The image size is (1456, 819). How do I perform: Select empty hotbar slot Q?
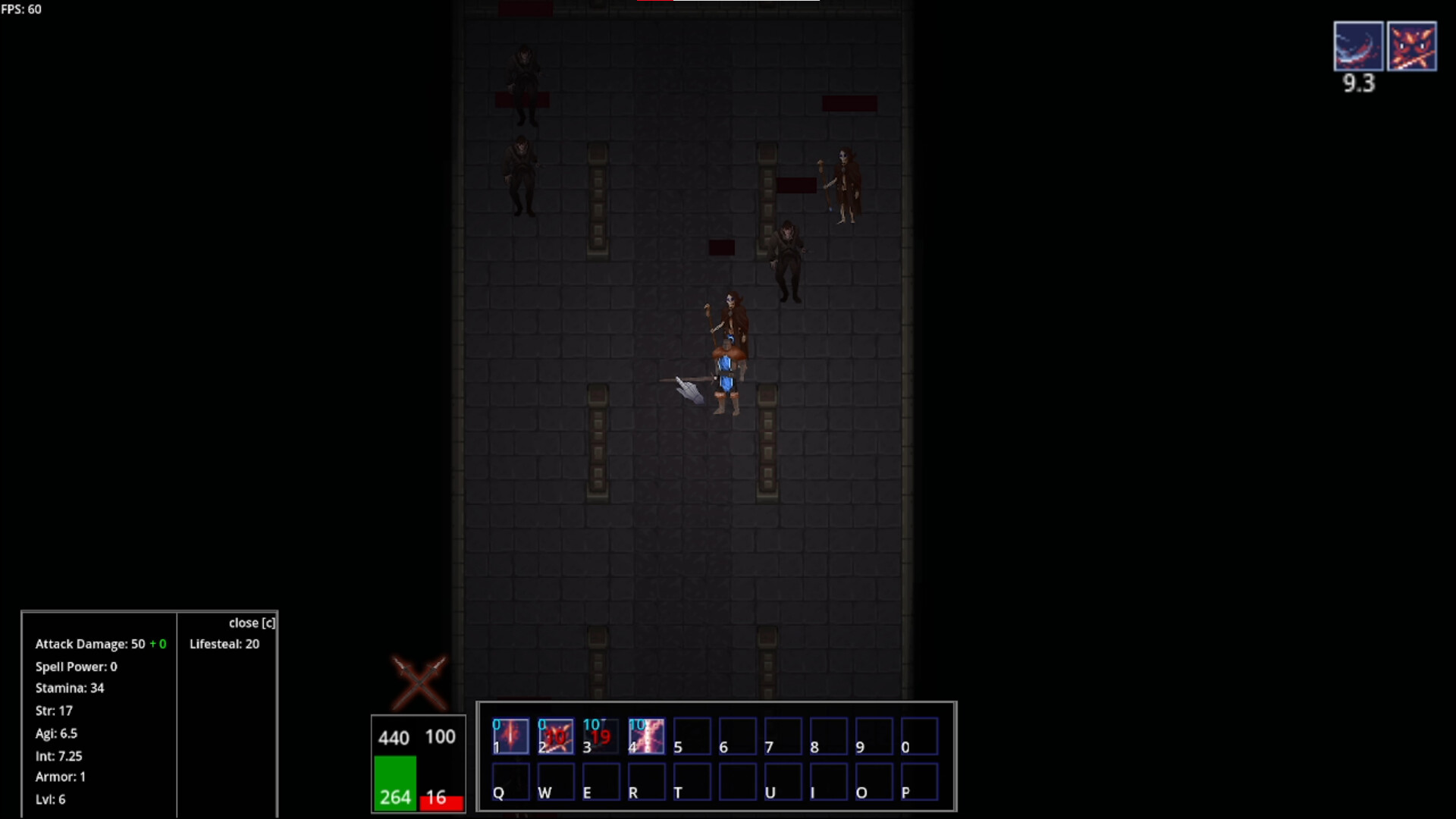tap(510, 782)
